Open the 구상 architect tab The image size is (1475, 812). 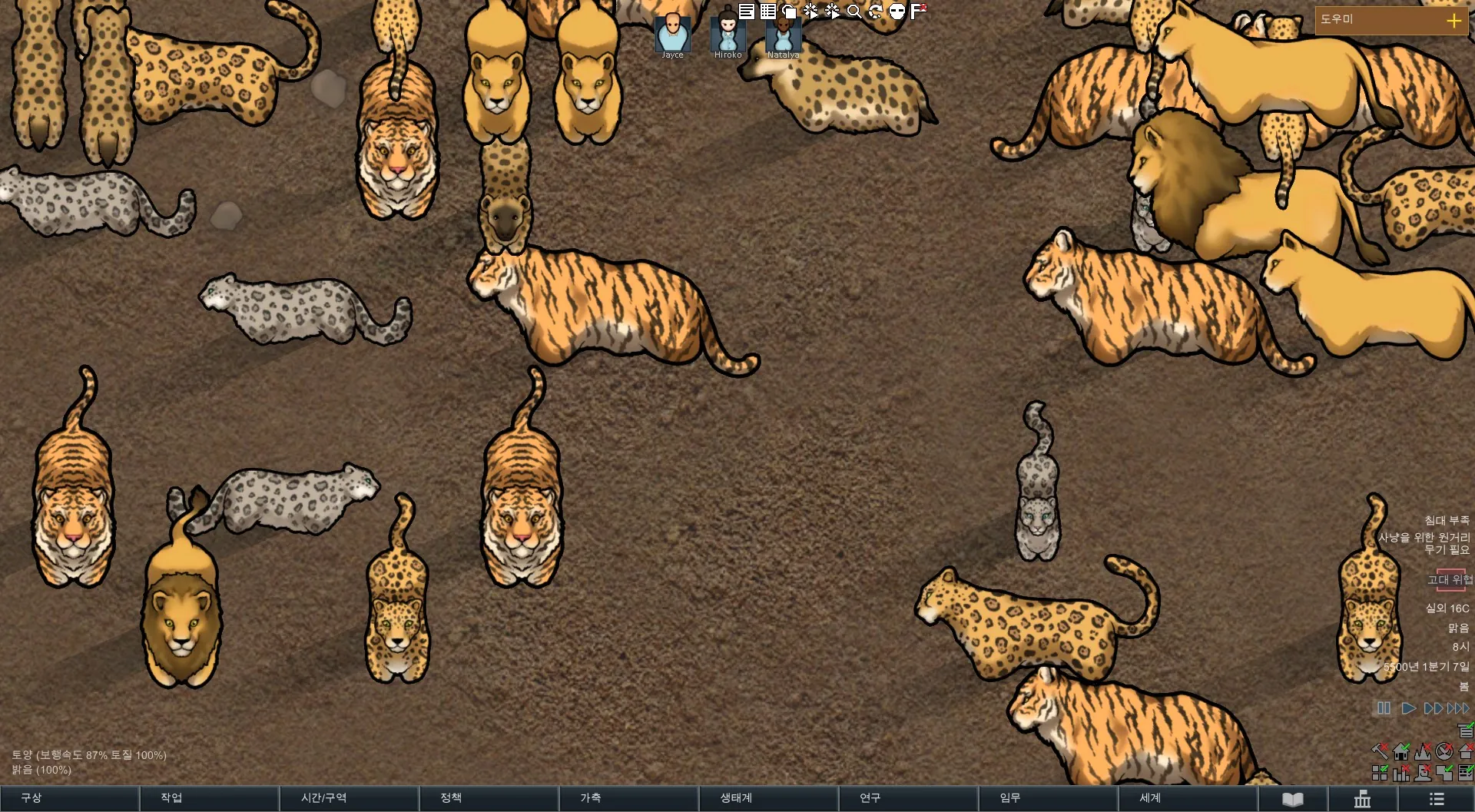click(69, 798)
